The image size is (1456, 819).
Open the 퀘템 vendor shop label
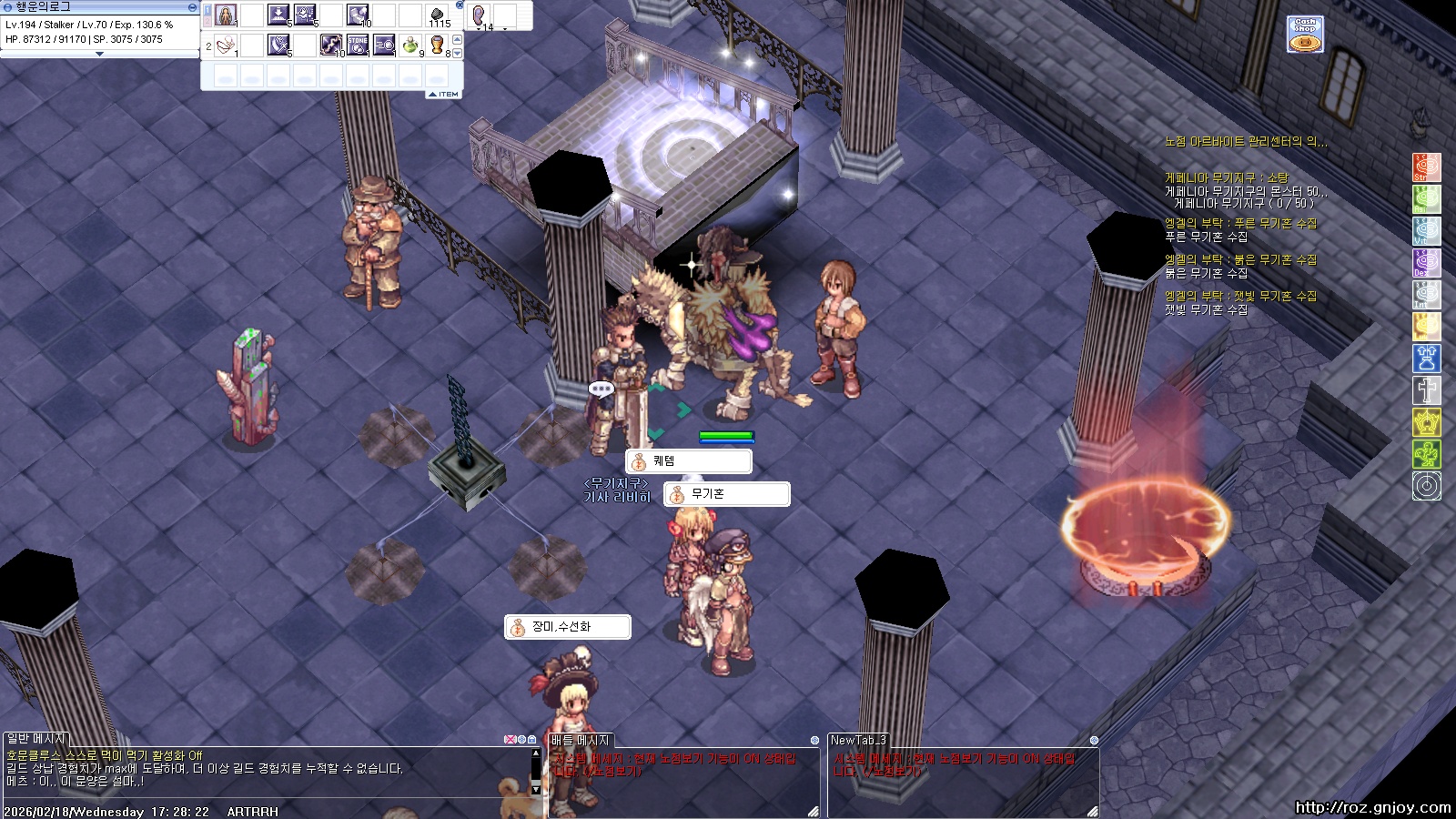pyautogui.click(x=689, y=461)
